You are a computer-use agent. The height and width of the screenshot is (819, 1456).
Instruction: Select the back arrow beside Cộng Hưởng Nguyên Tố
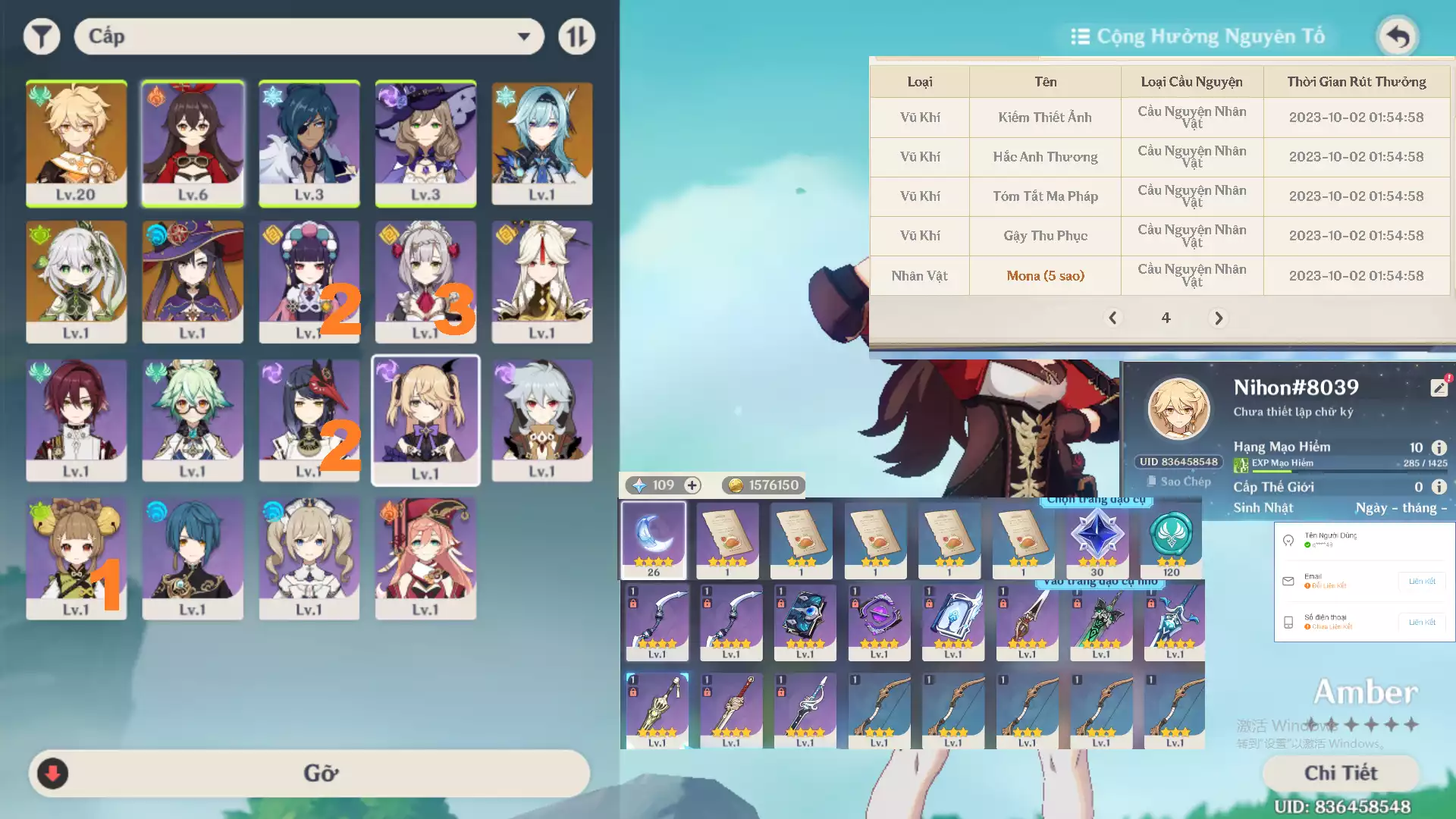pos(1398,36)
